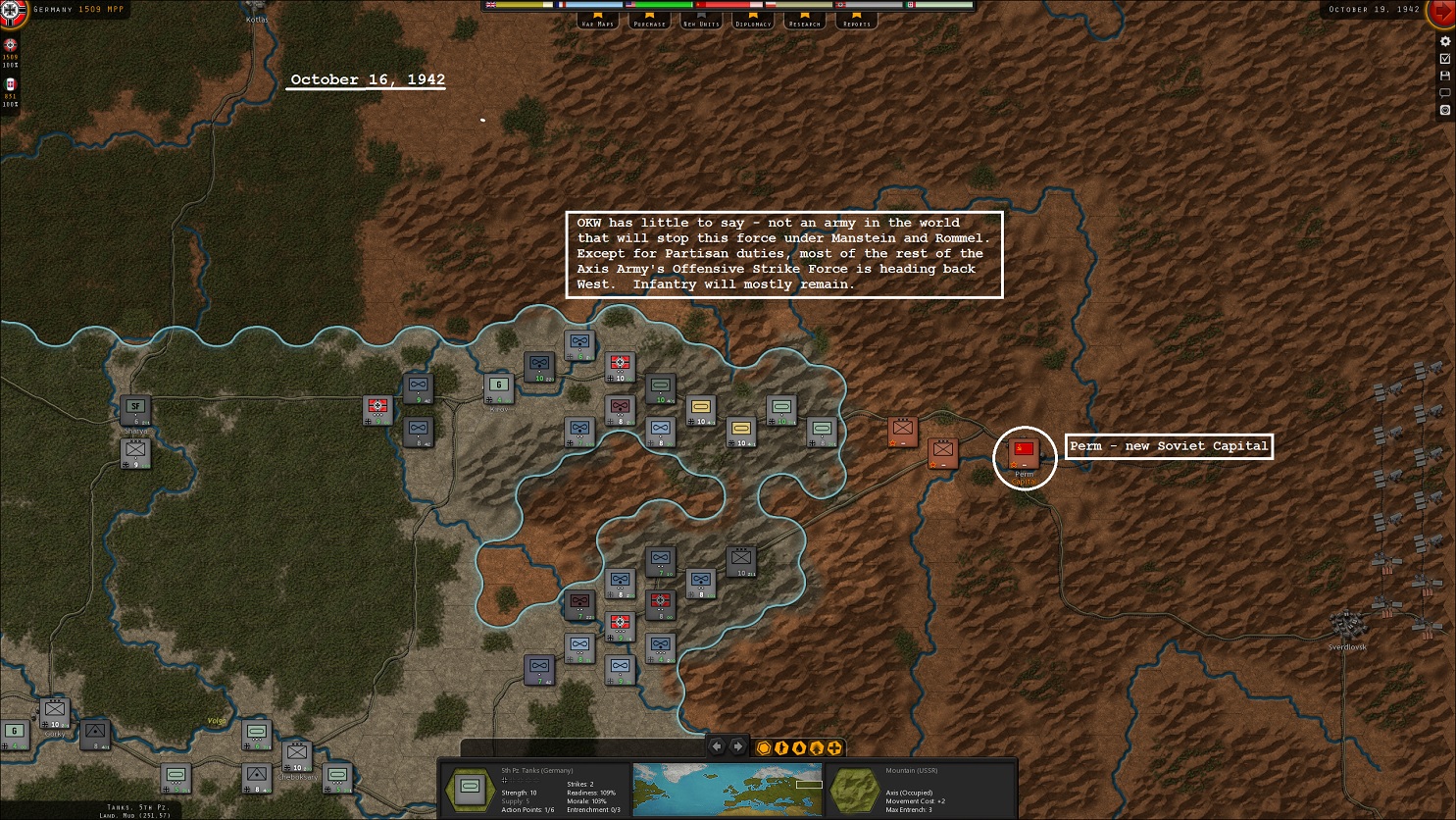Save the game with the floppy icon
Viewport: 1456px width, 820px height.
tap(1445, 76)
